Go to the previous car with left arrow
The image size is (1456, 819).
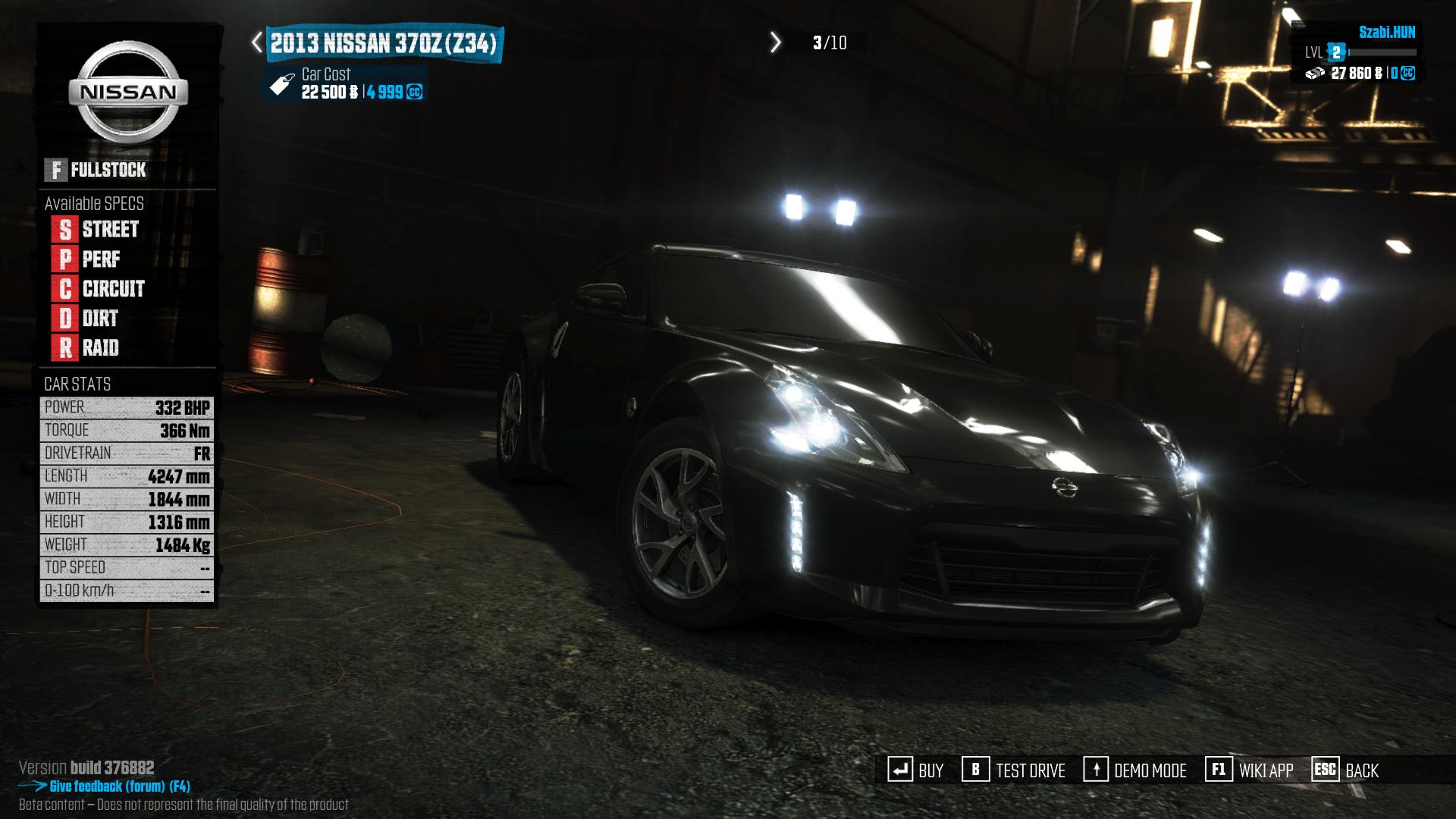pos(257,42)
